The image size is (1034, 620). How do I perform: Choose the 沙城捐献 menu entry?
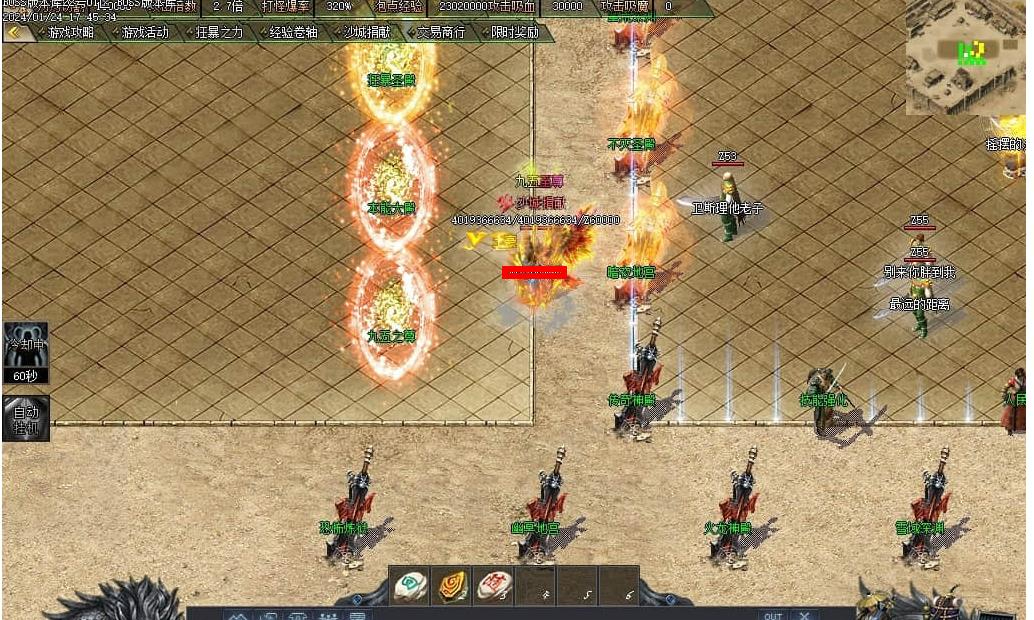pyautogui.click(x=367, y=32)
